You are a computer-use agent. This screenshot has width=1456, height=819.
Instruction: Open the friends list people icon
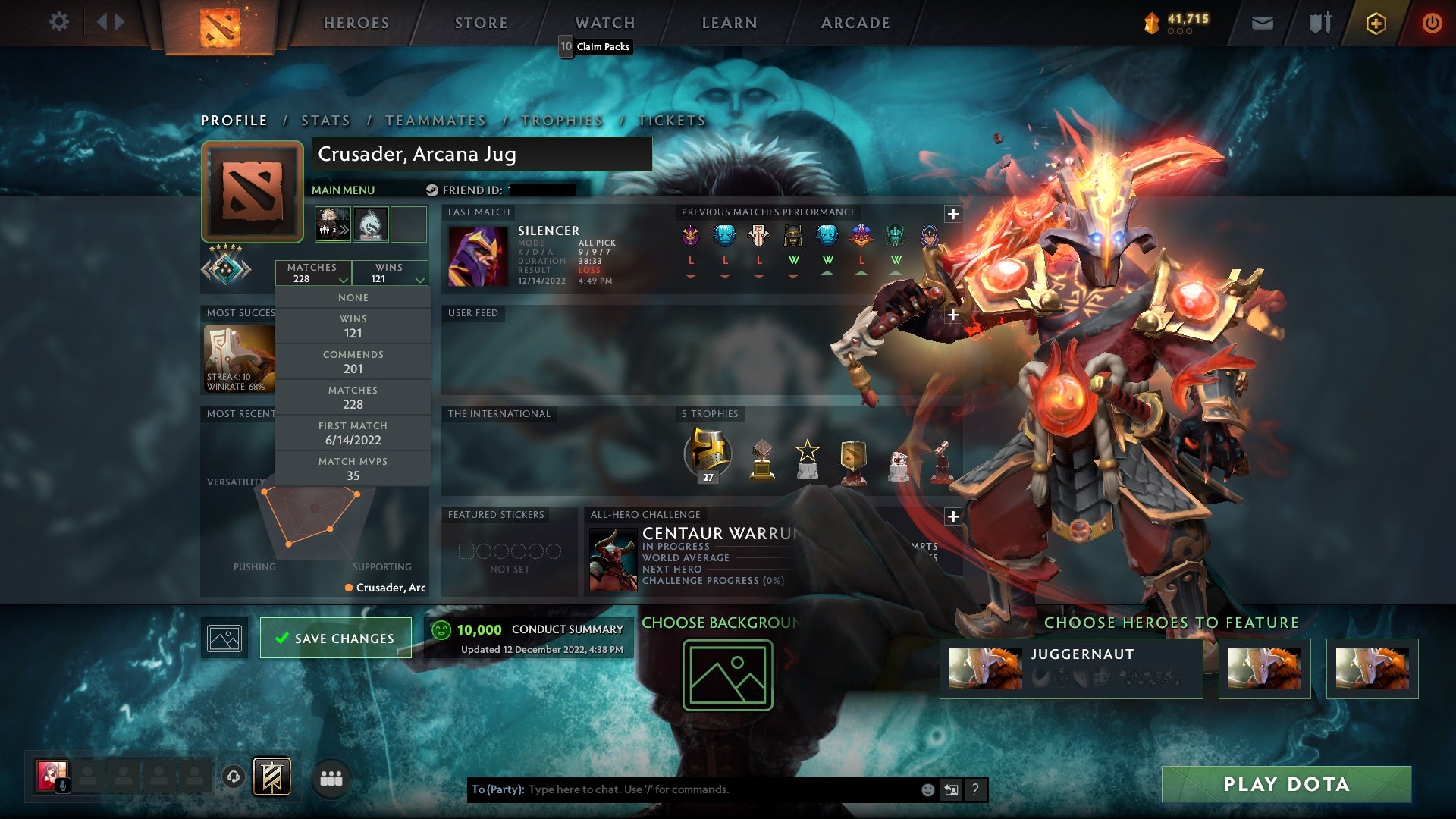(x=331, y=778)
